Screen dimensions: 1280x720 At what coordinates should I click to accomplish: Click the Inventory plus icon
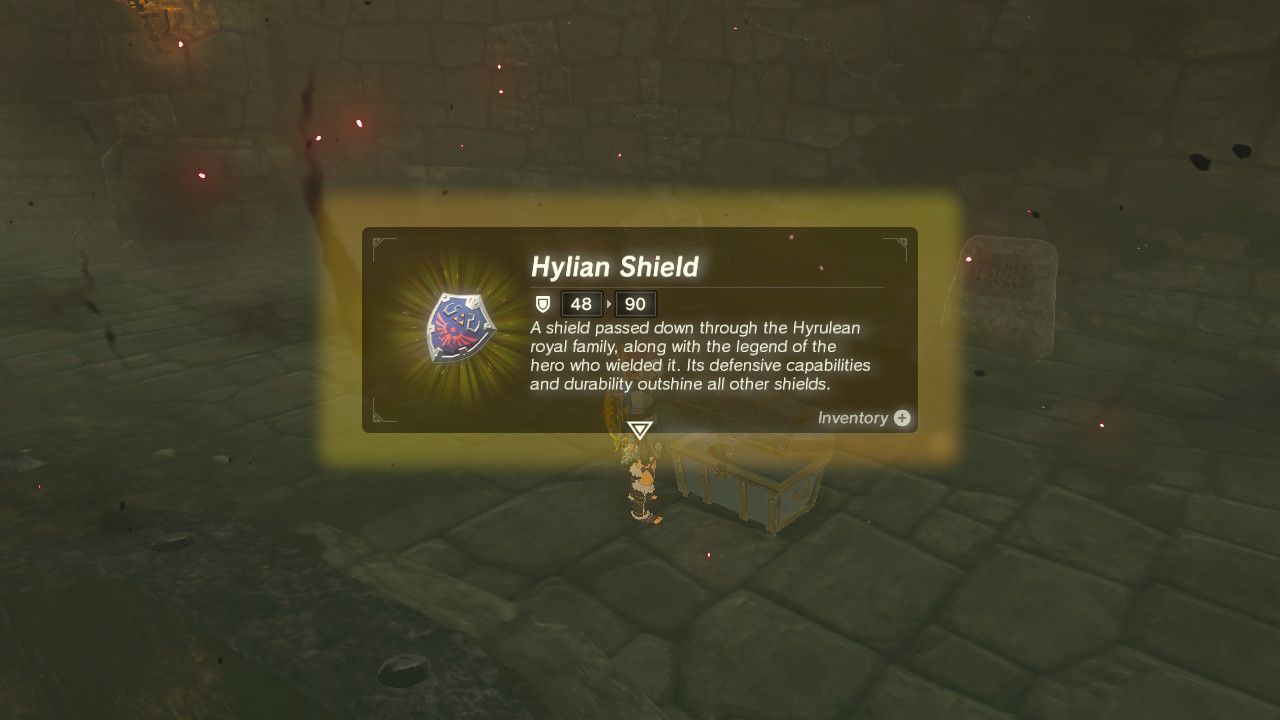[901, 419]
